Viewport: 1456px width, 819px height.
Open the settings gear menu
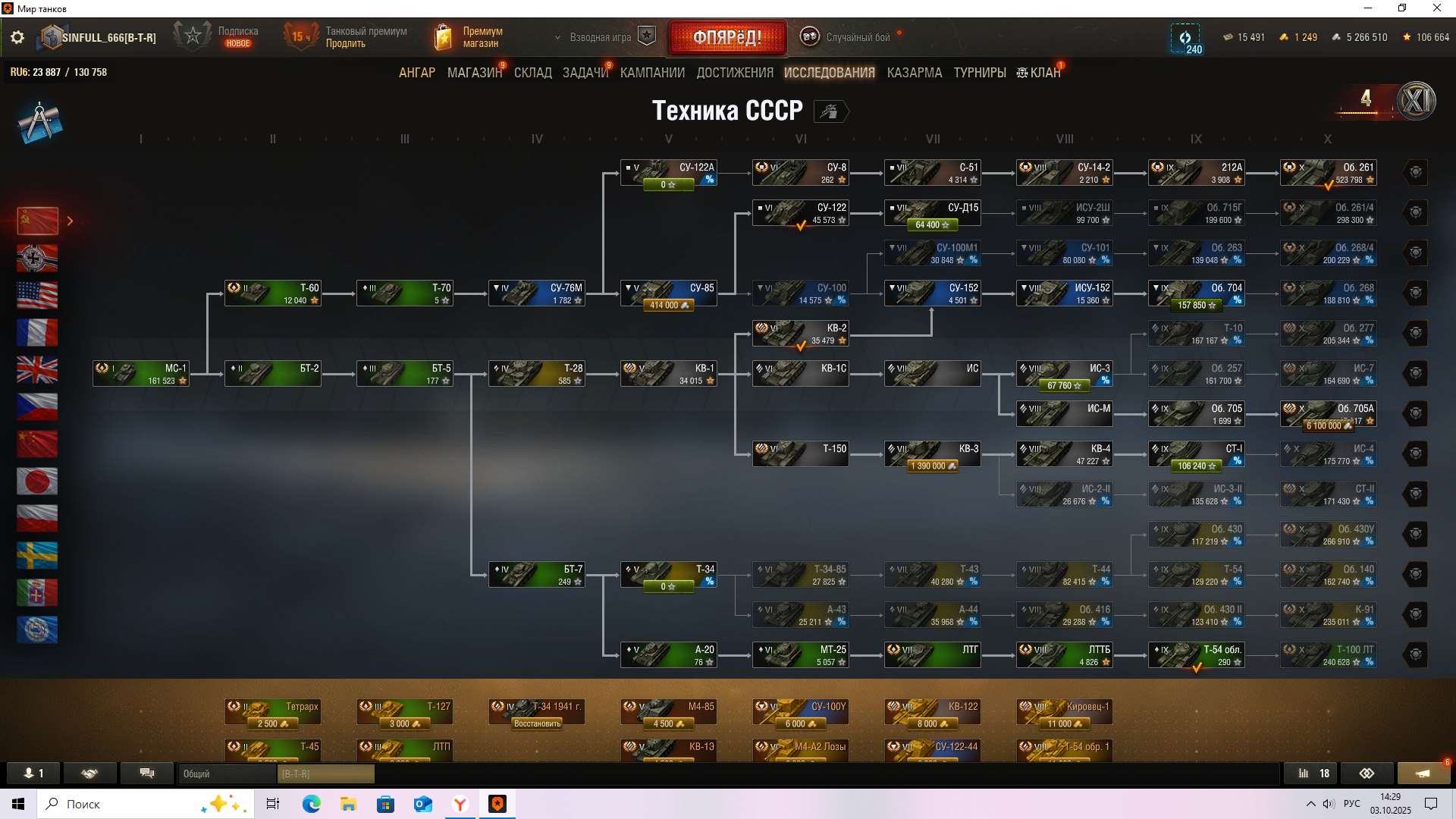pos(17,37)
